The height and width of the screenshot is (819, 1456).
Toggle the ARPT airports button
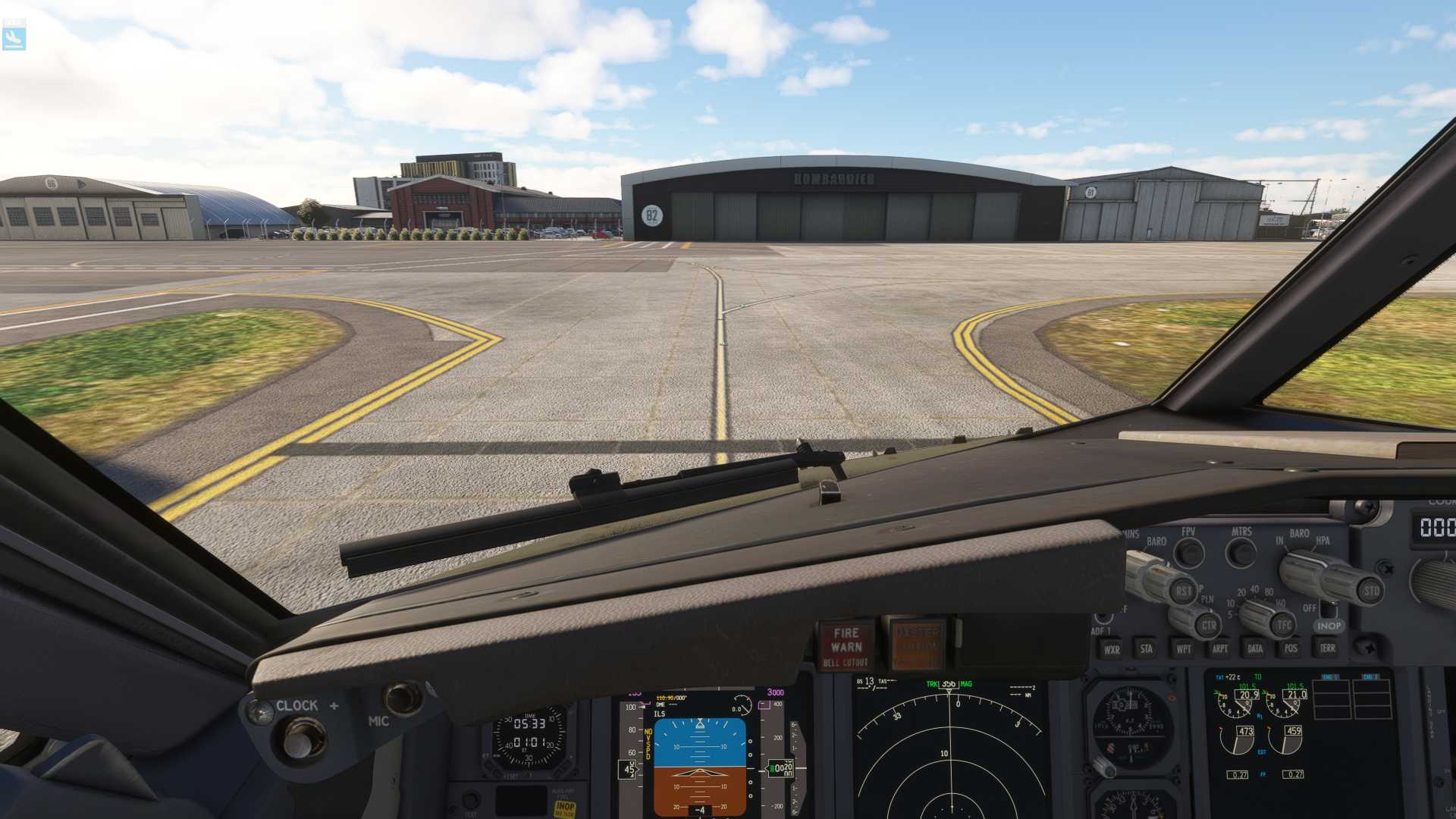[1219, 649]
